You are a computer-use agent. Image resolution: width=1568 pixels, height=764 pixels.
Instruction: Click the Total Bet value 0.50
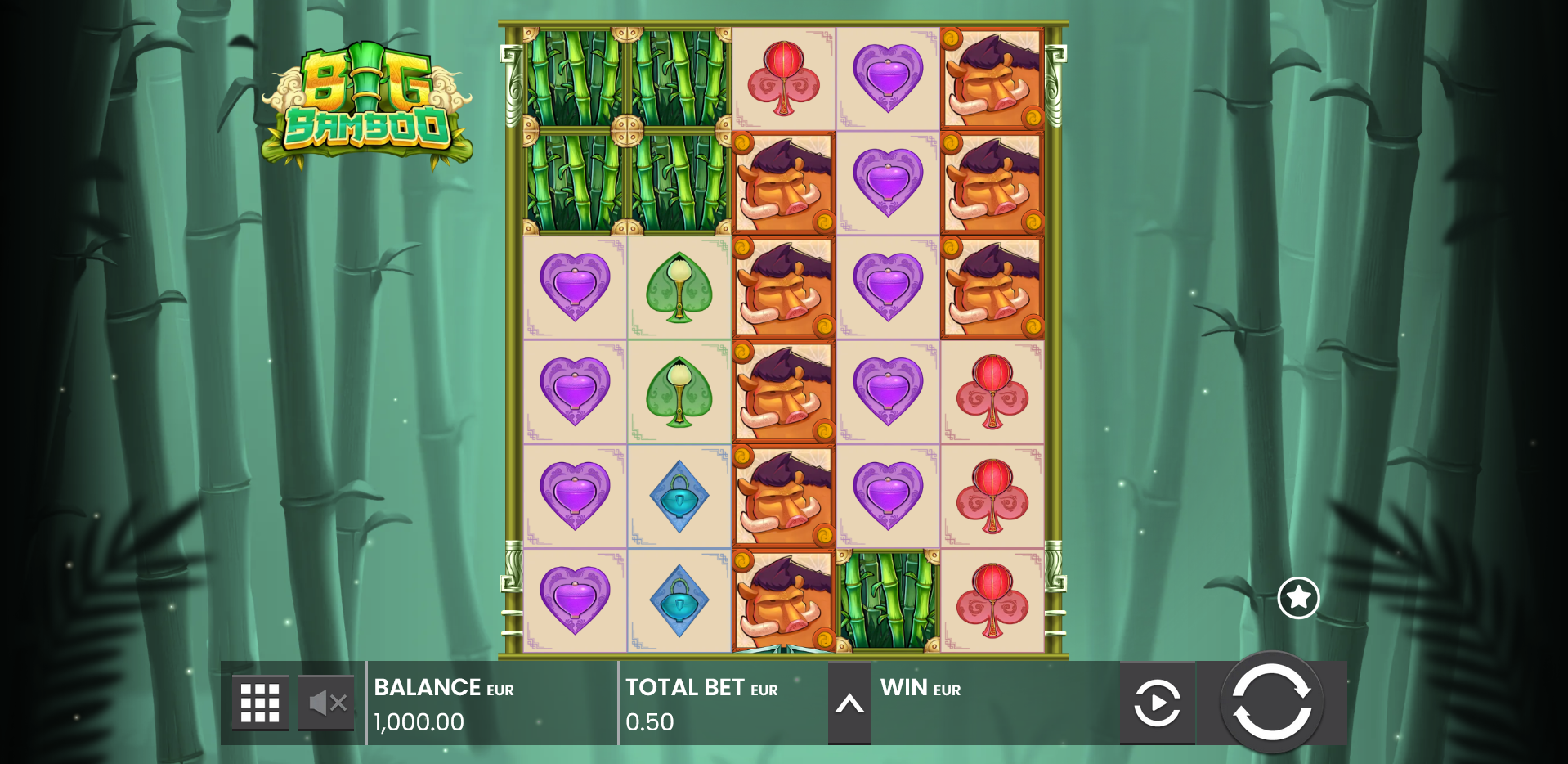tap(648, 722)
